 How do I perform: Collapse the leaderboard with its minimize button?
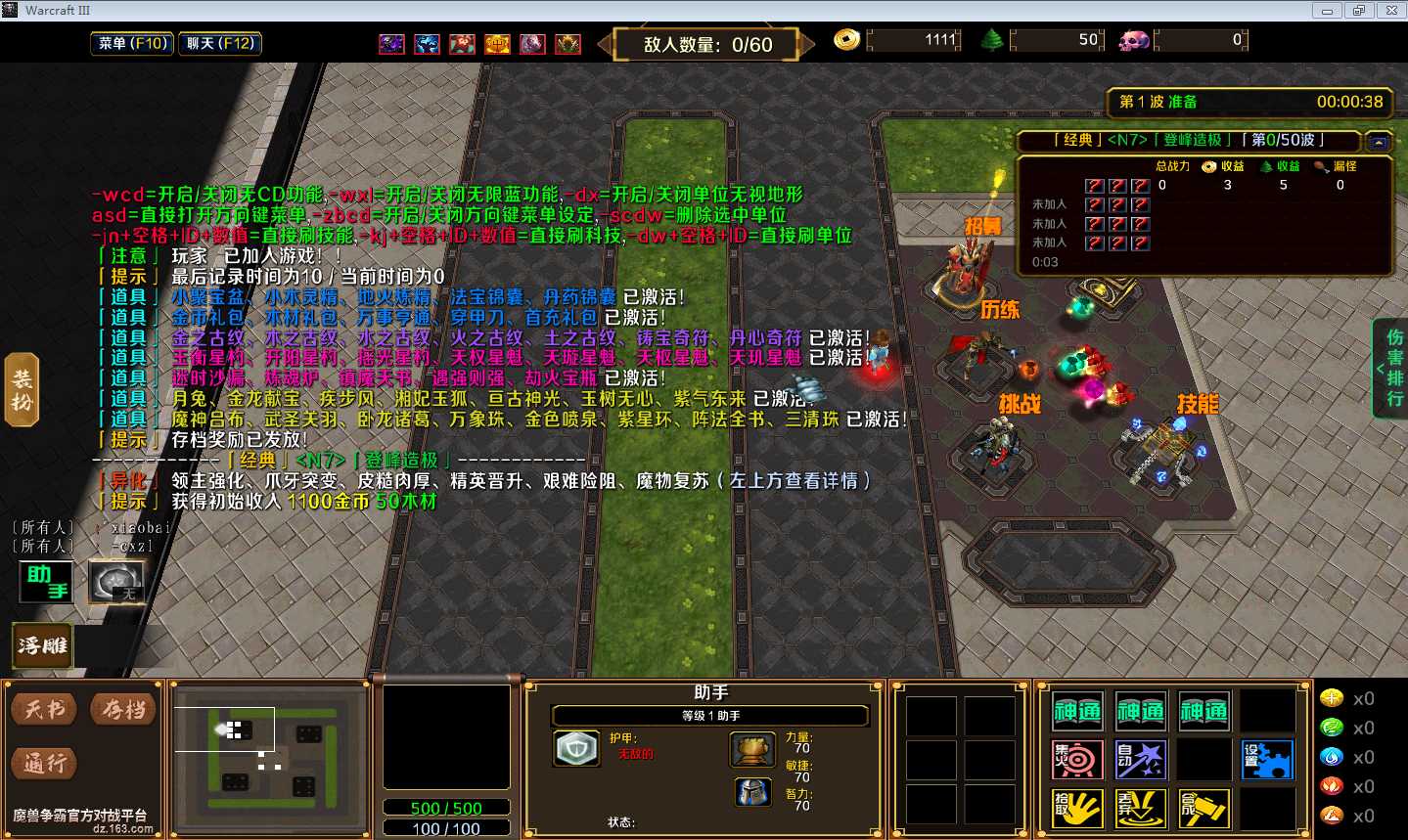(1378, 142)
